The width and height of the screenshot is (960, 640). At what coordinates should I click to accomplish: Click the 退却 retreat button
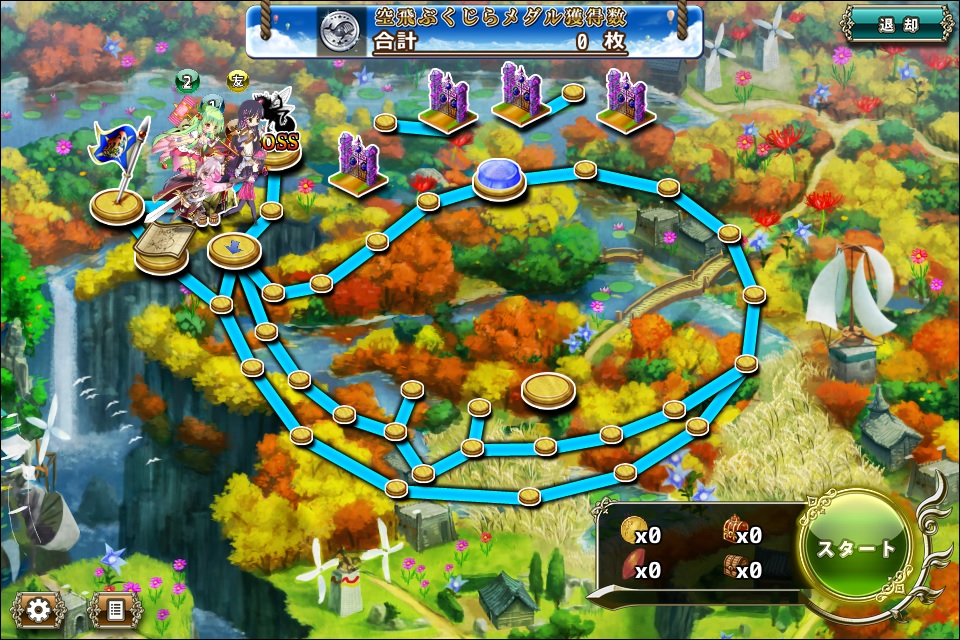click(897, 24)
